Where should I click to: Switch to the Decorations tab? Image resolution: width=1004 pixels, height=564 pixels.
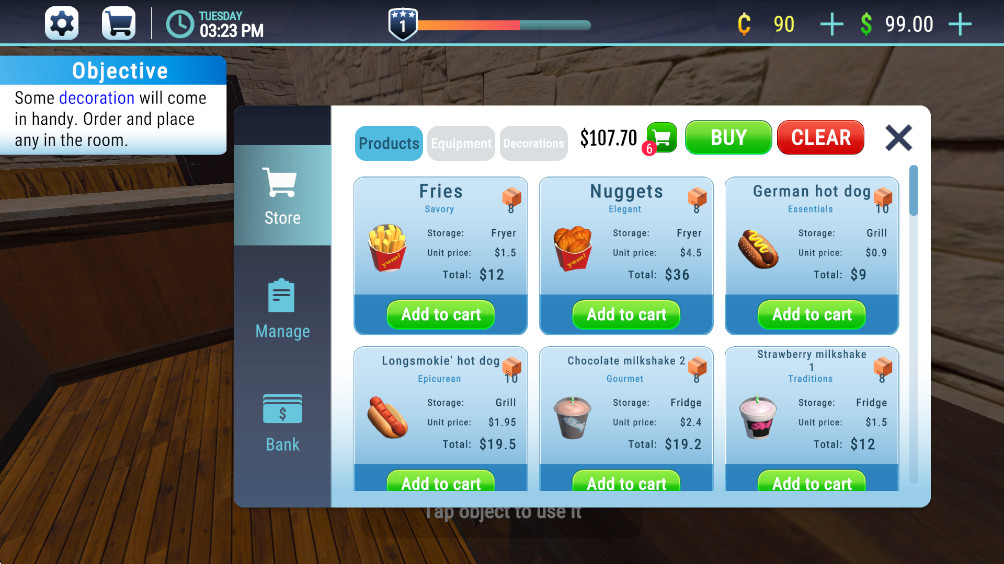pyautogui.click(x=533, y=143)
